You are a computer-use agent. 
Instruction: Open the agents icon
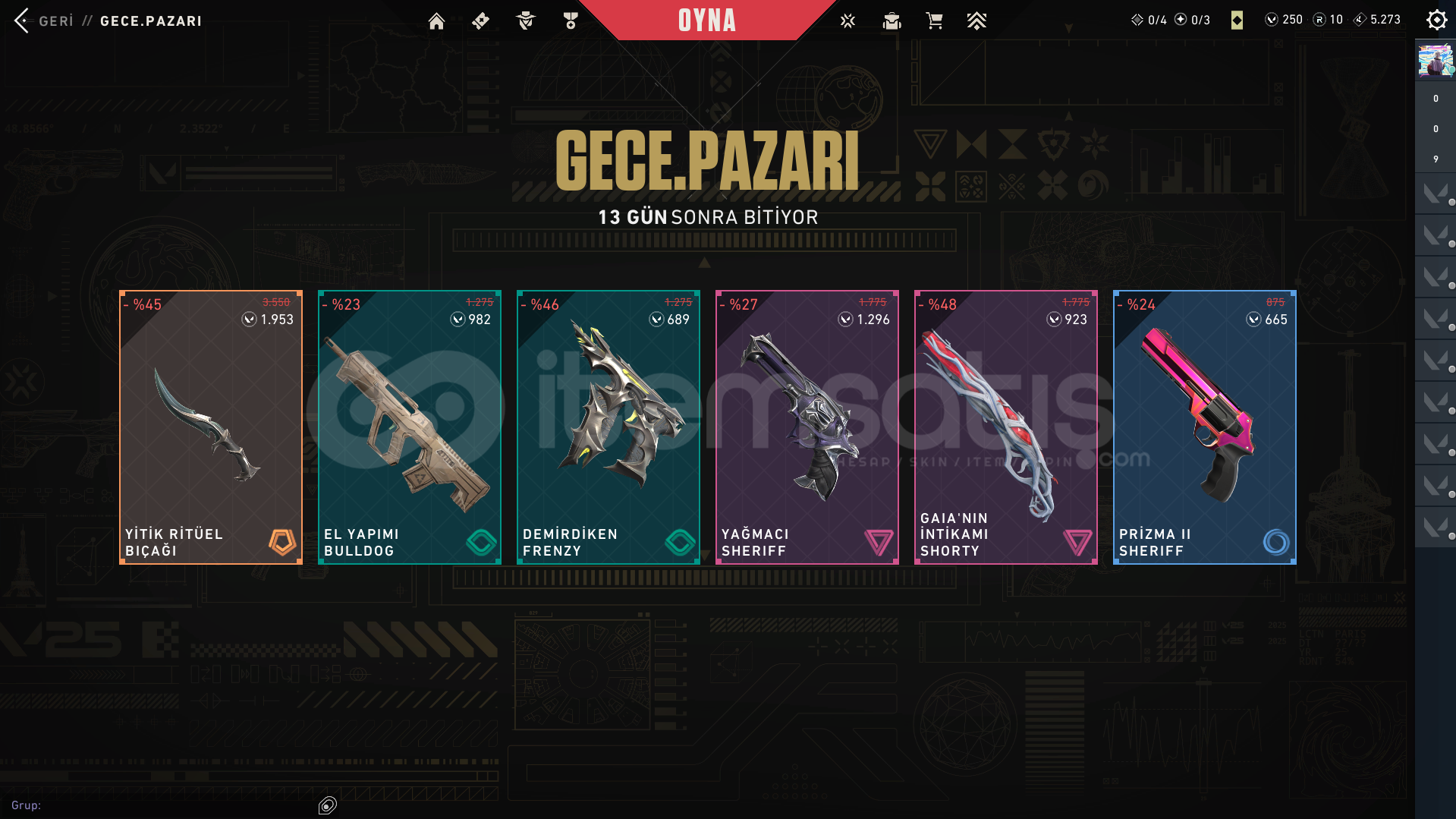point(525,21)
